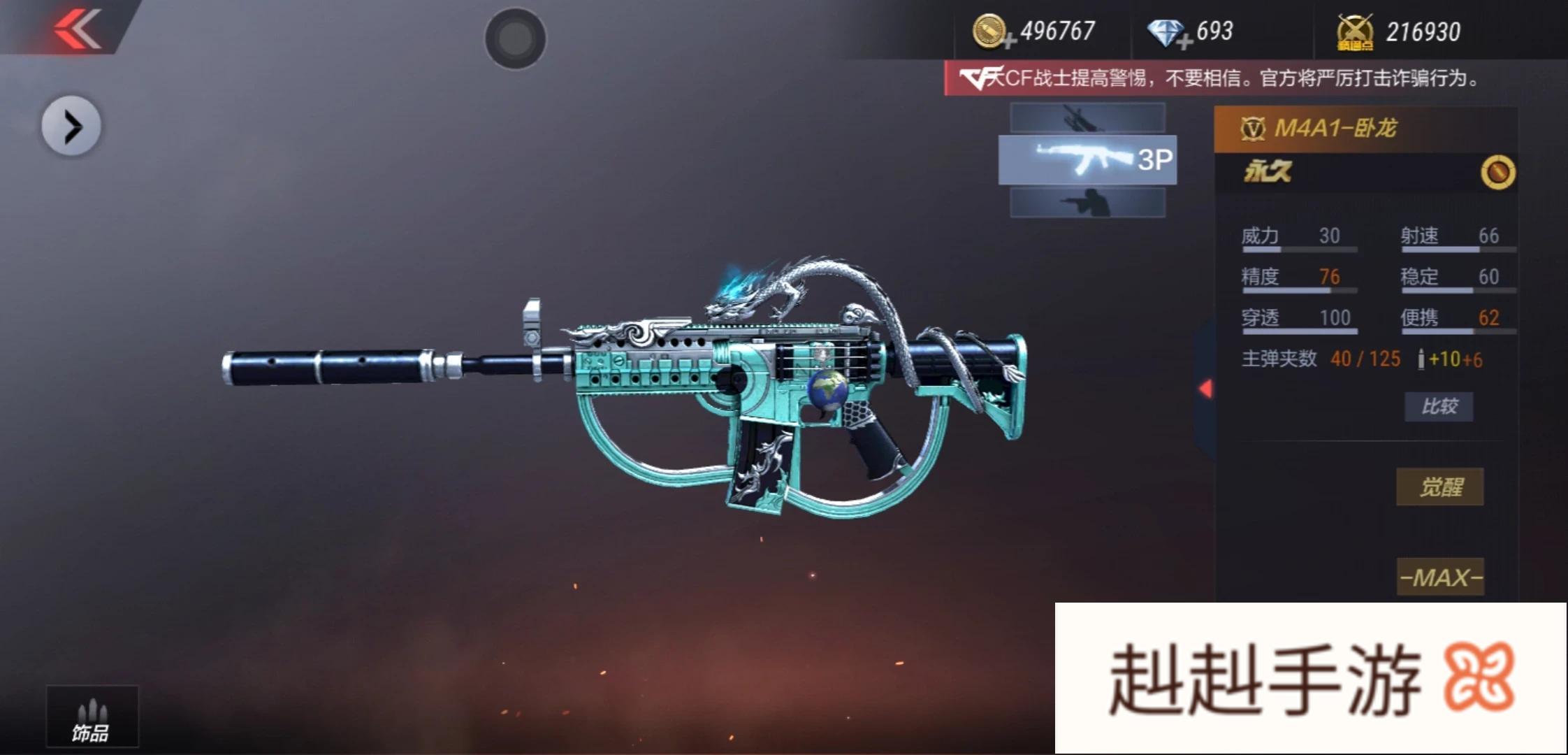Expand the side panel with the round arrow button

pyautogui.click(x=71, y=127)
